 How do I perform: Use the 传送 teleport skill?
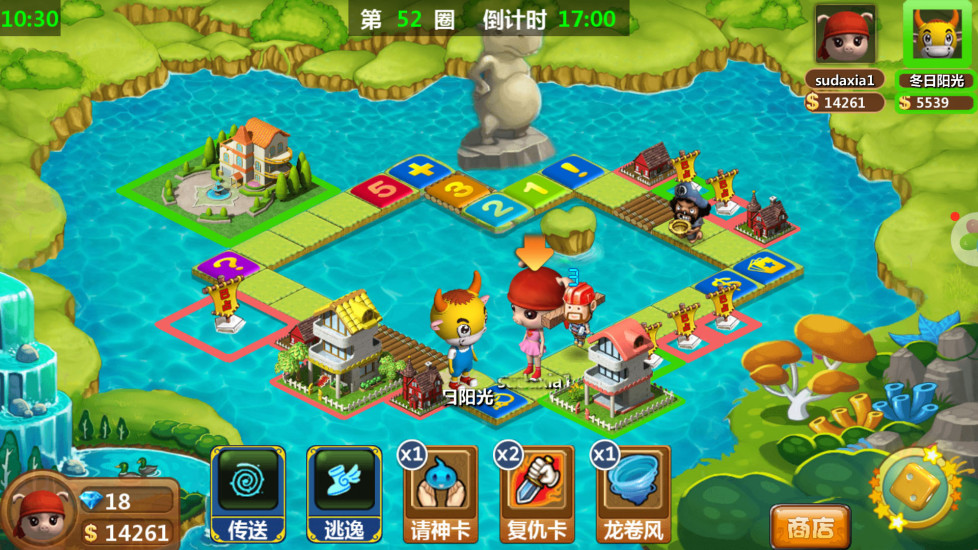248,494
